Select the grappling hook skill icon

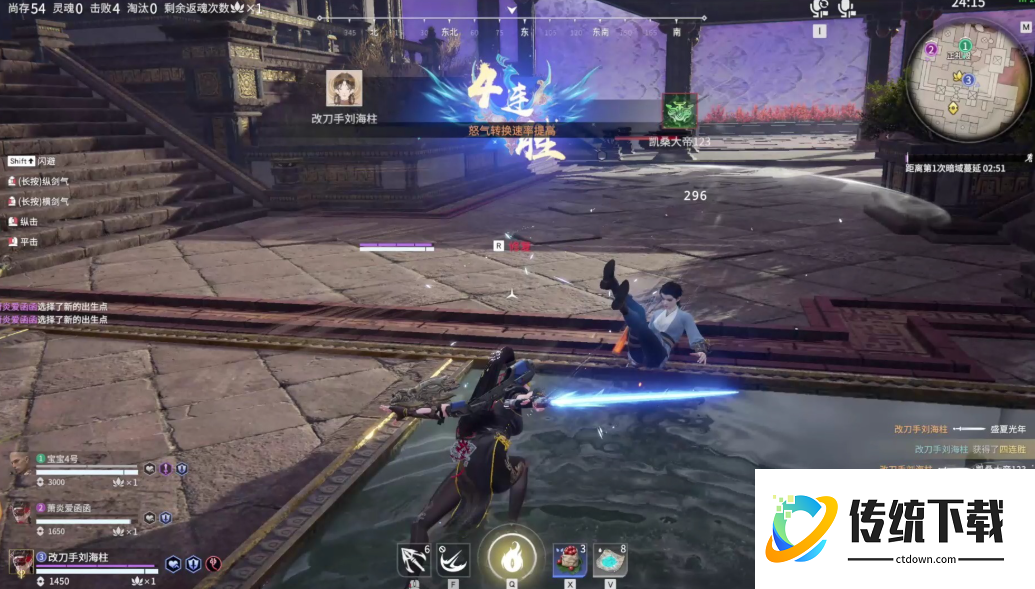click(x=413, y=560)
